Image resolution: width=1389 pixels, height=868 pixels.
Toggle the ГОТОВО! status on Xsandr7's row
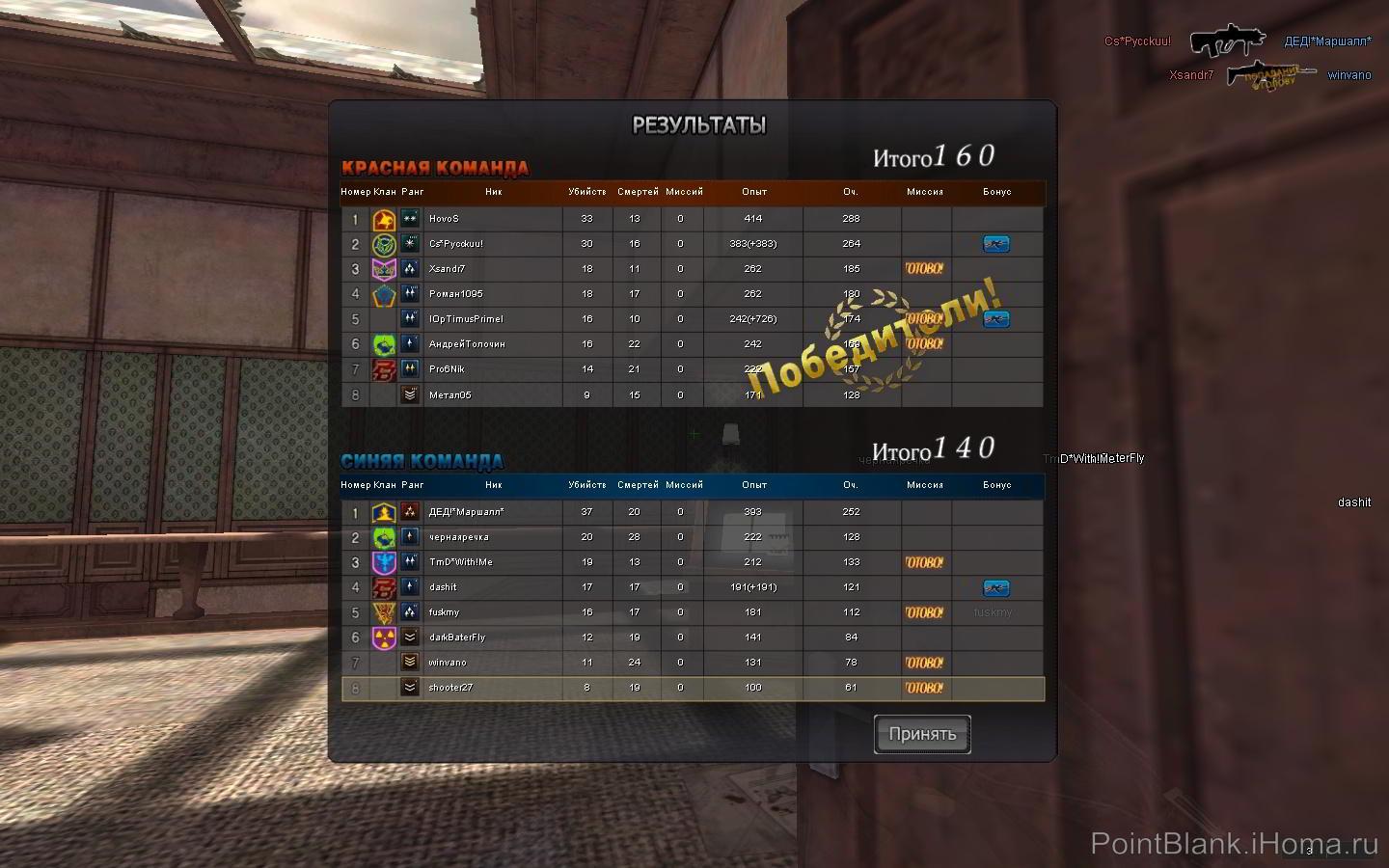coord(923,269)
